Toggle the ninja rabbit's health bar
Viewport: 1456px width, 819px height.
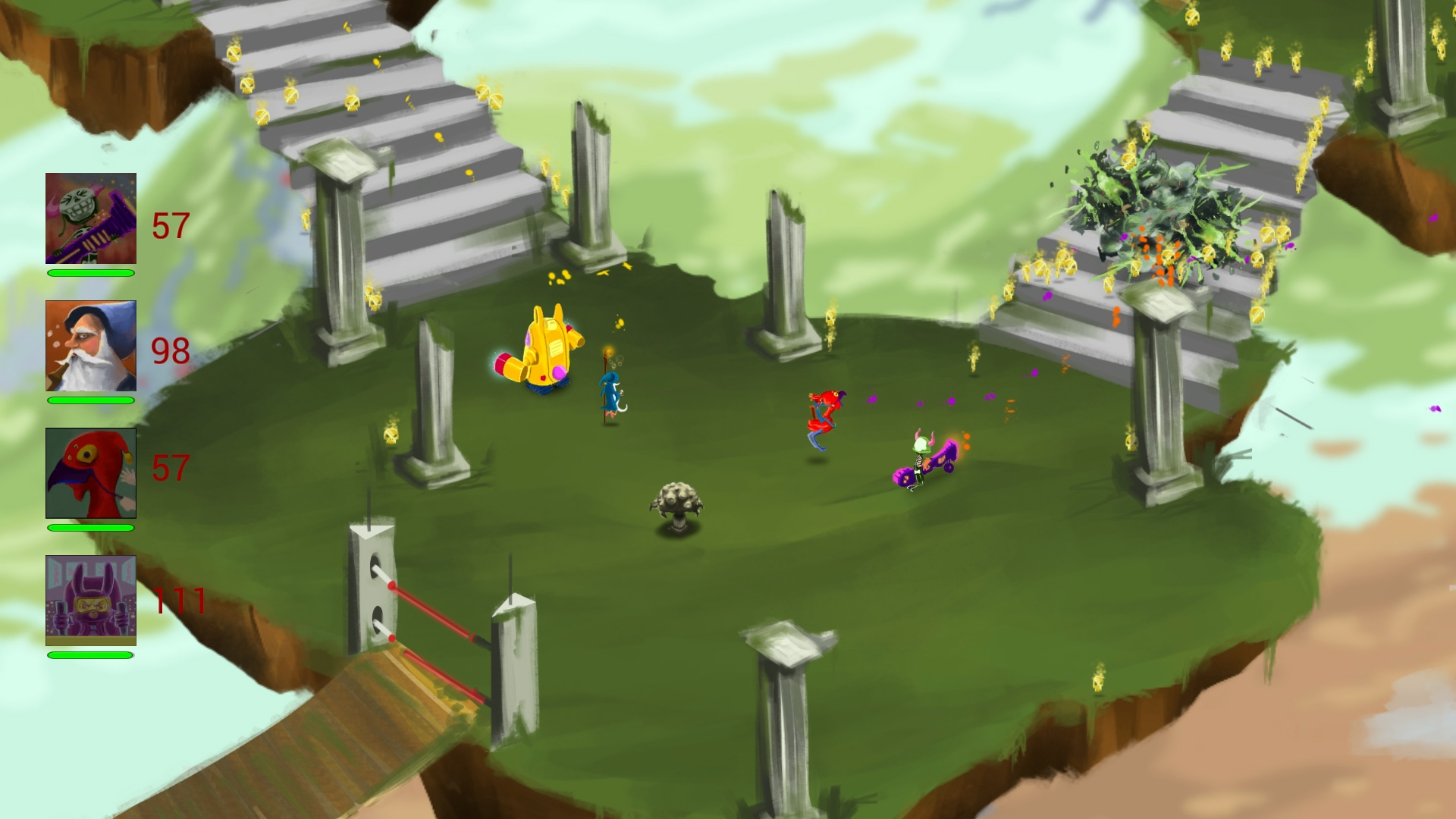[90, 655]
